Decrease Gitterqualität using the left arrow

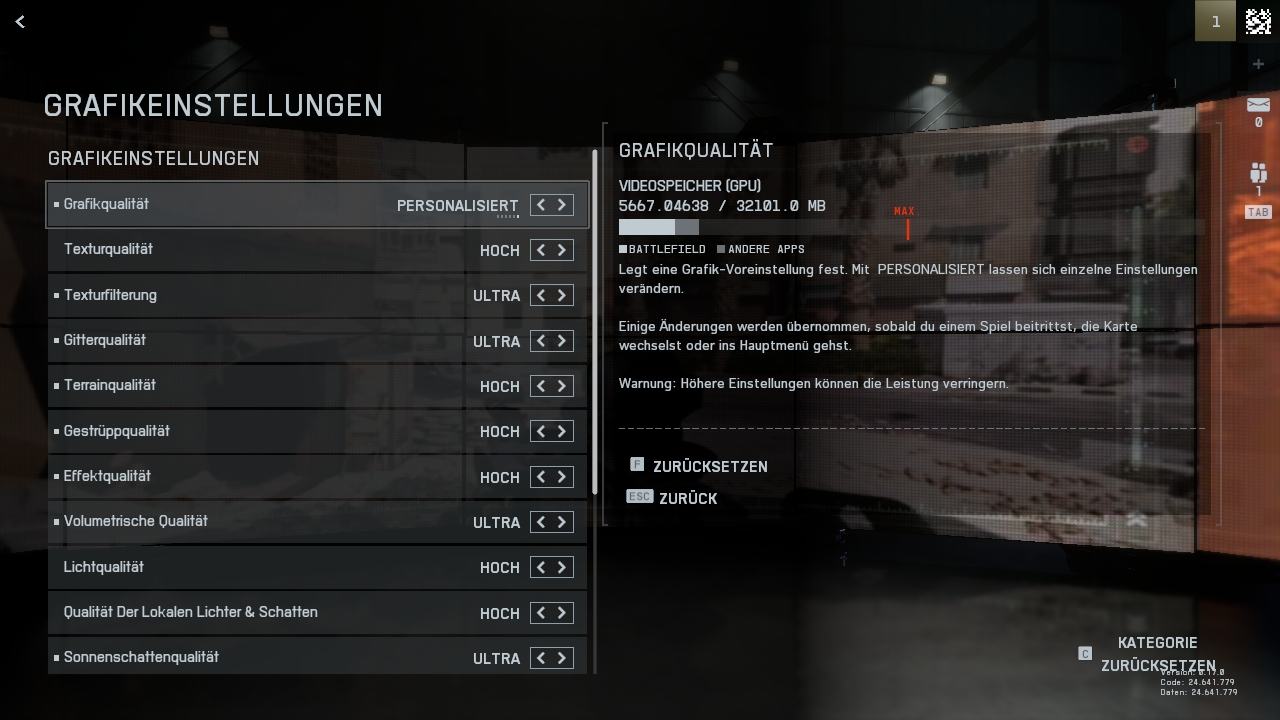pyautogui.click(x=541, y=341)
